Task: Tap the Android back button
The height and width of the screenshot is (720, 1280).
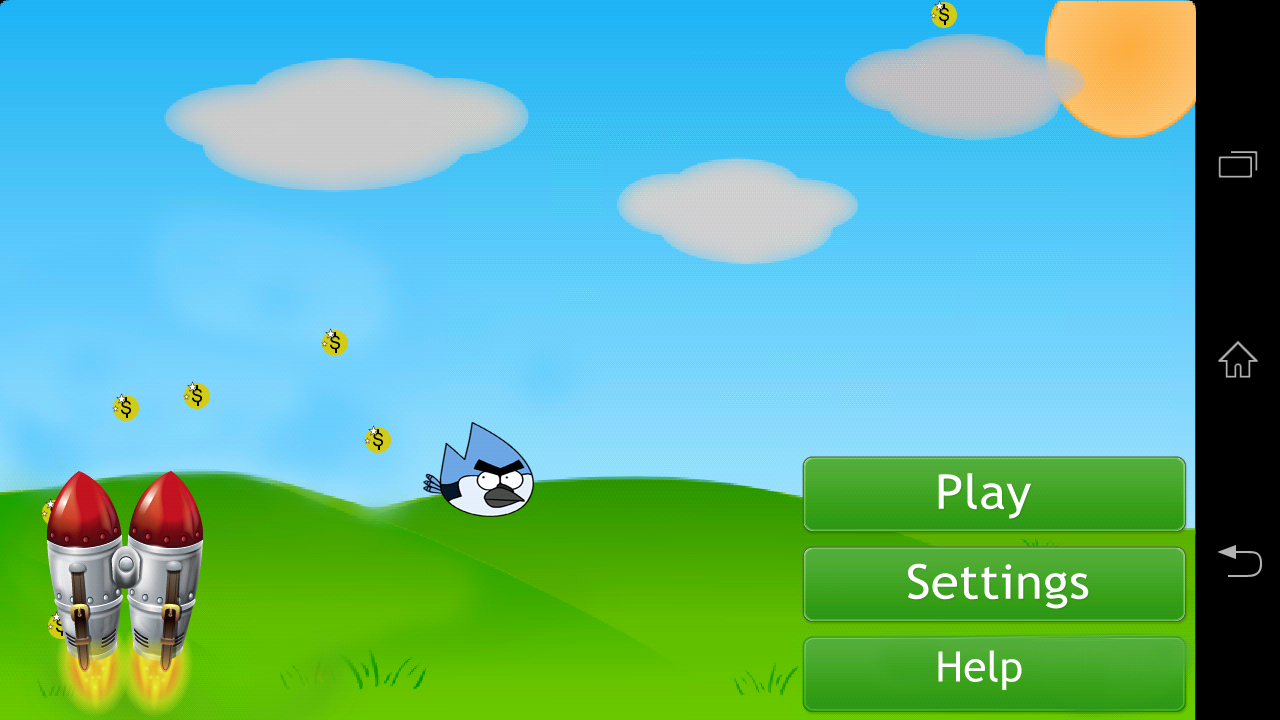Action: [1240, 562]
